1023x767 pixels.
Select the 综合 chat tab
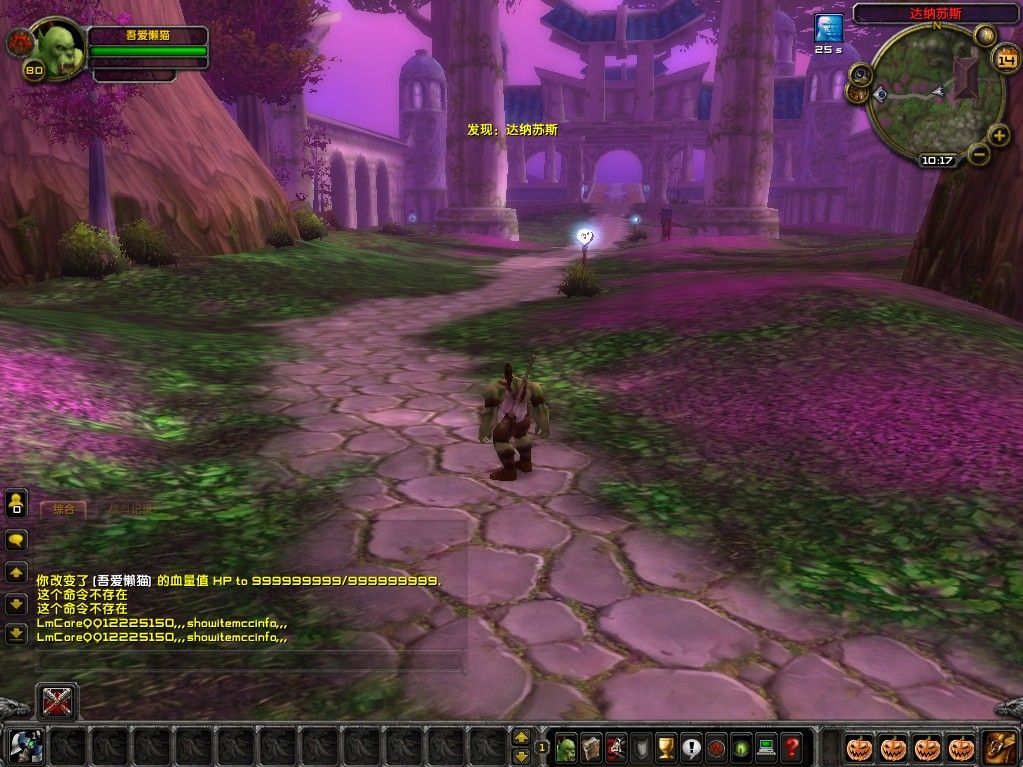63,509
